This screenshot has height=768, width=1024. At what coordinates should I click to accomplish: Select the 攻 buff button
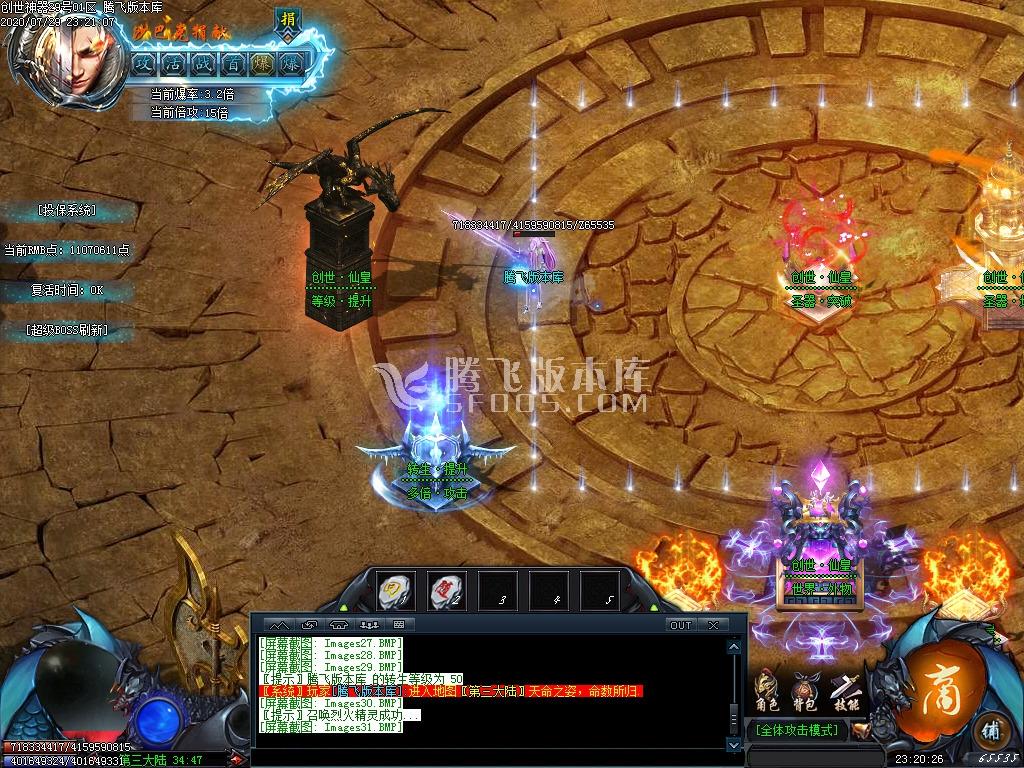(144, 63)
